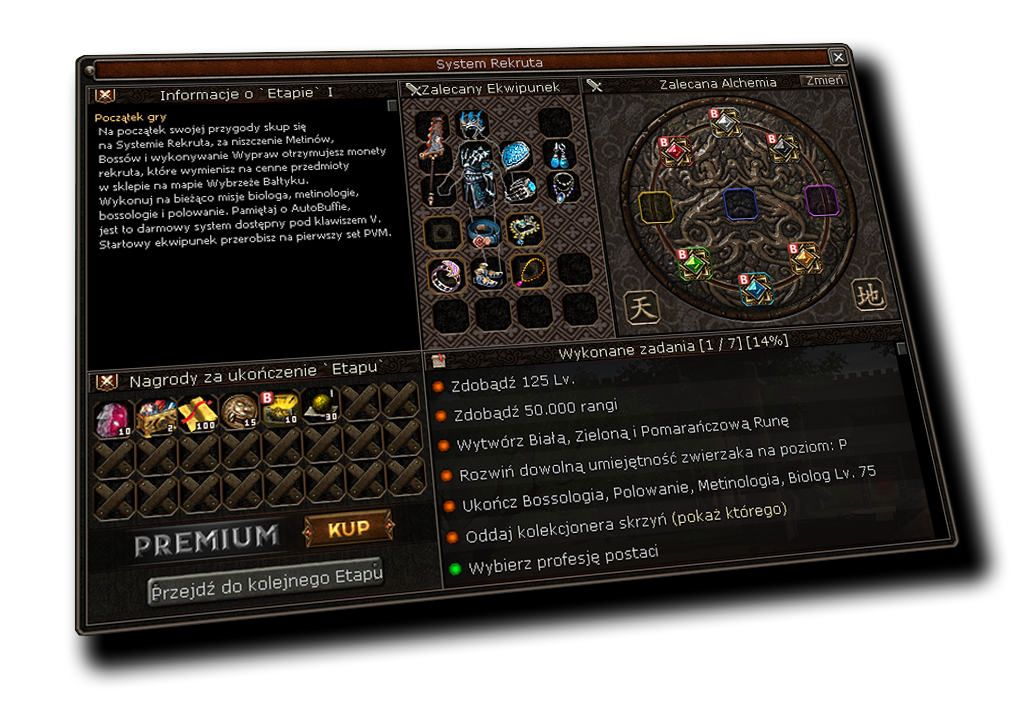Select the bronze coin reward with count 15
Screen dimensions: 1013x702
[x=239, y=408]
